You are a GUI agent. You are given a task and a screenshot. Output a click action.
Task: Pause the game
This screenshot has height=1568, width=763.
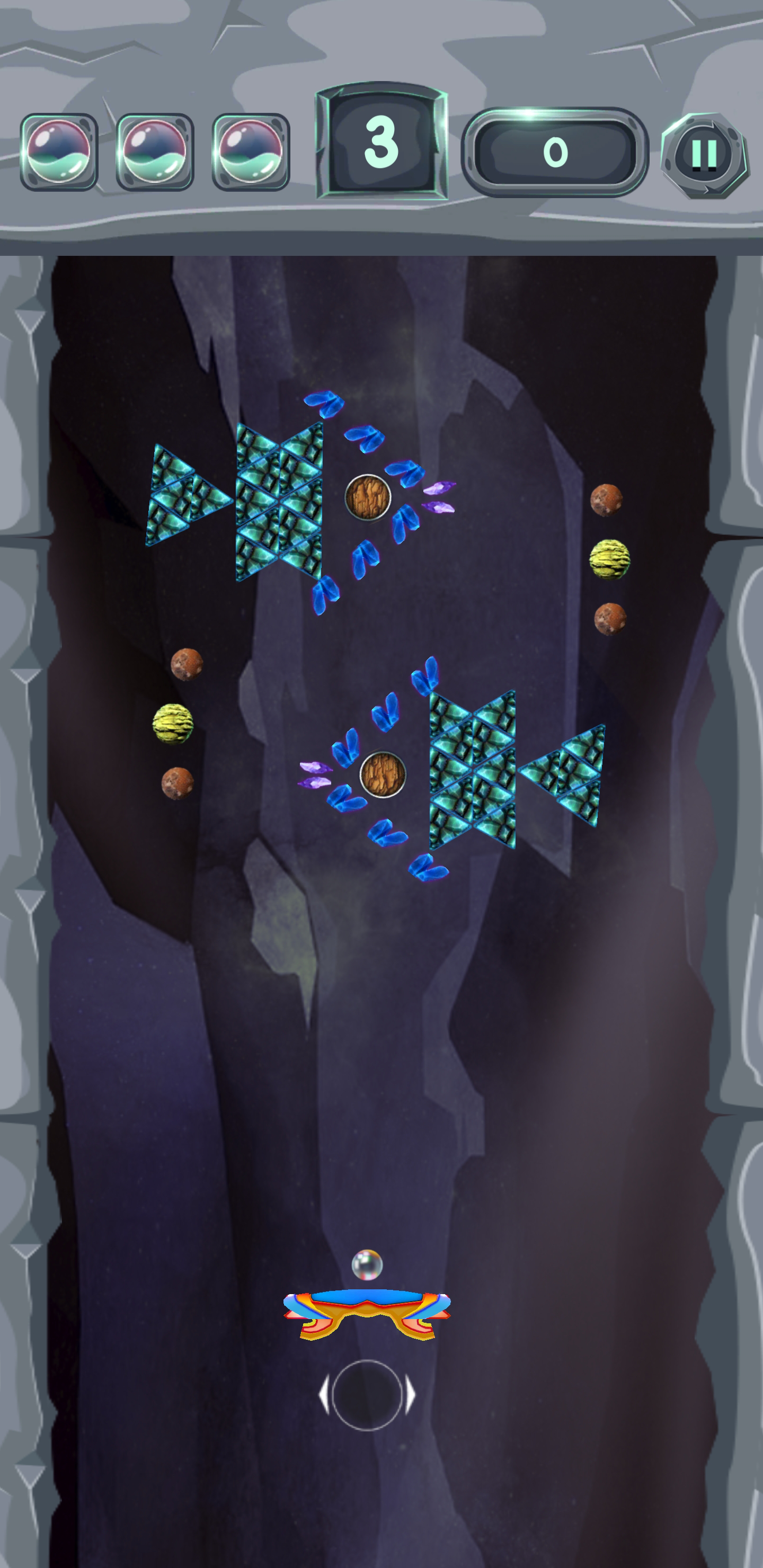click(x=705, y=154)
